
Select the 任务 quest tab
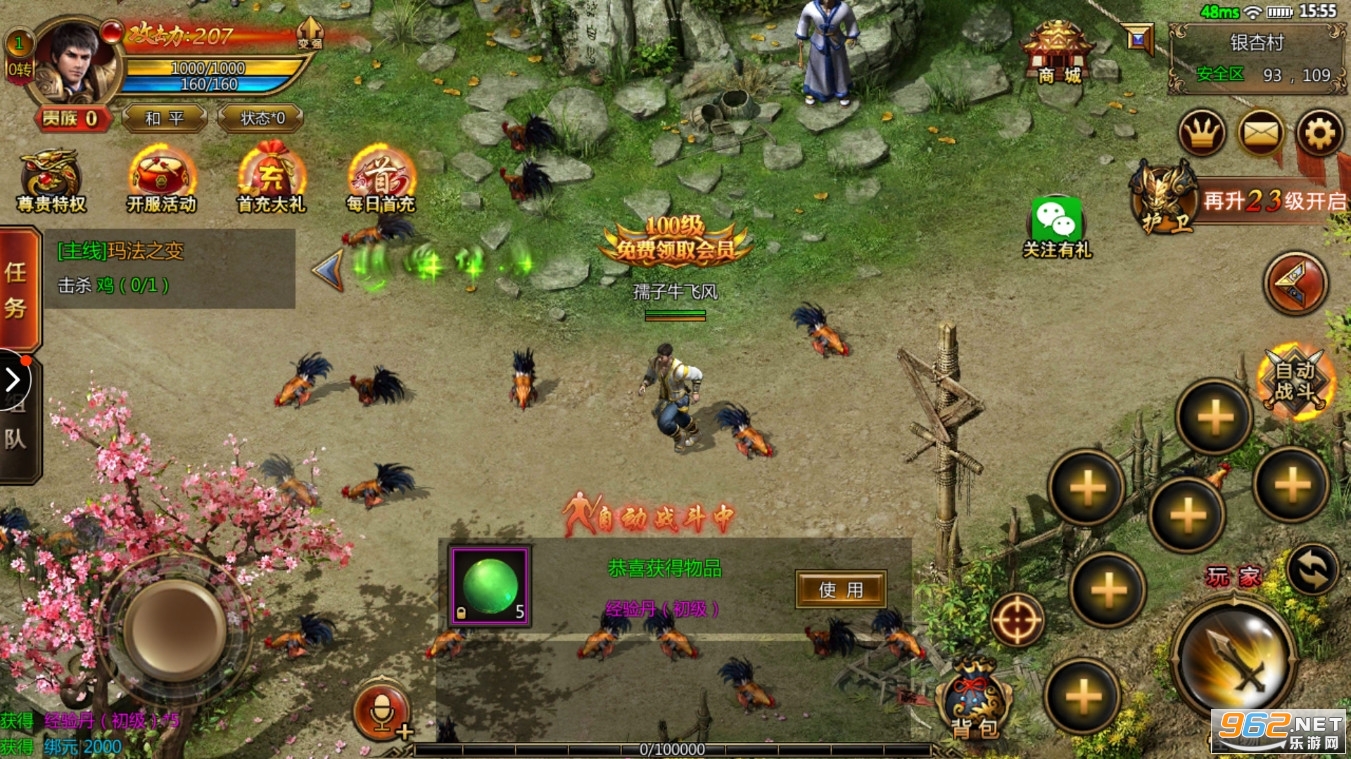(x=18, y=288)
